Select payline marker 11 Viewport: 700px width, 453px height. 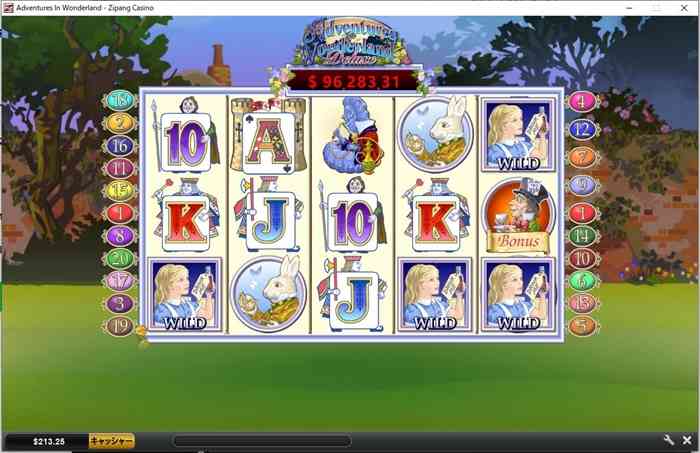tap(121, 168)
